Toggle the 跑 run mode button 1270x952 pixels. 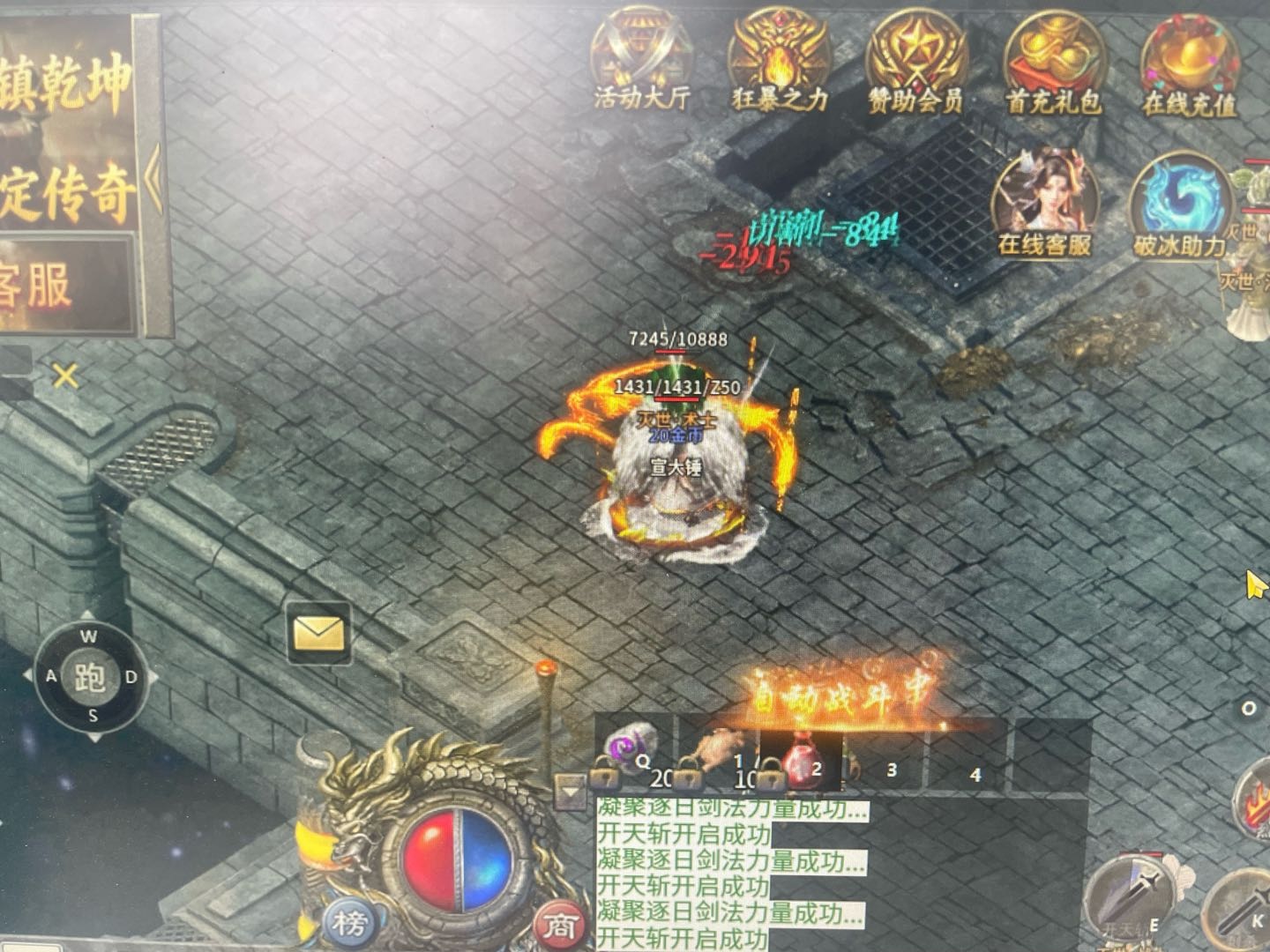coord(91,677)
